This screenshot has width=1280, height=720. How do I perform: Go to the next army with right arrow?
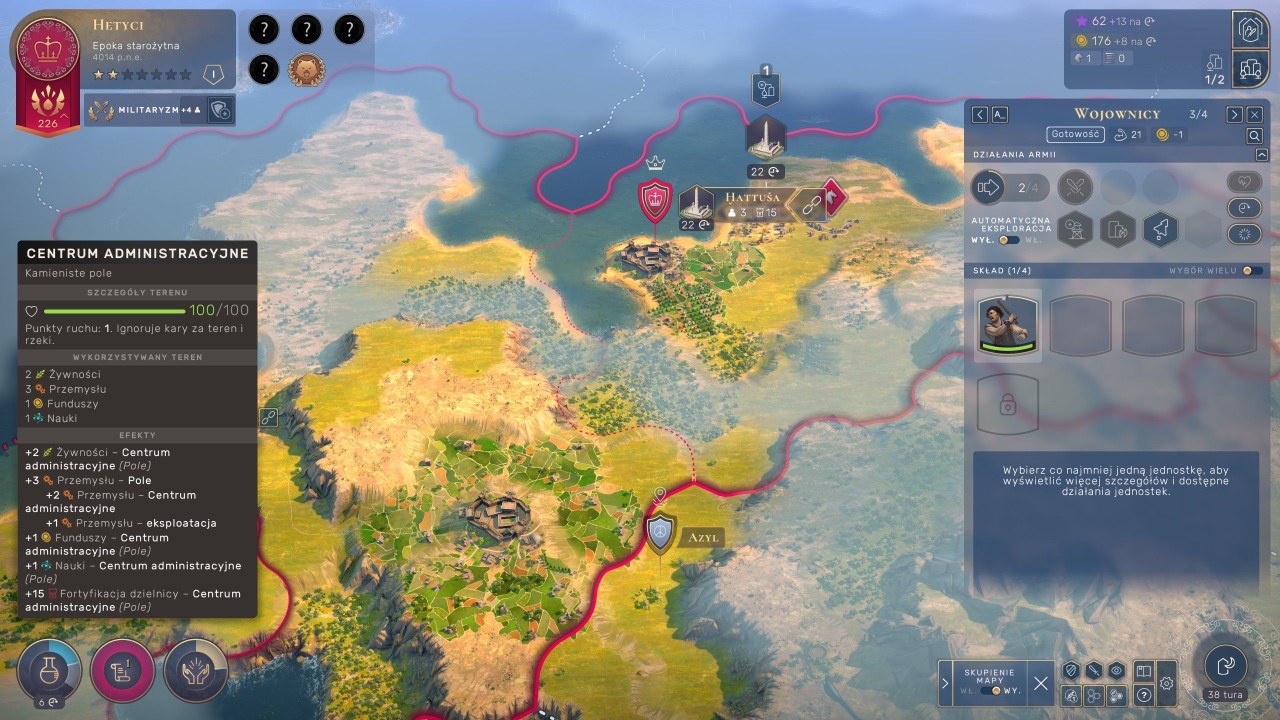[1235, 115]
